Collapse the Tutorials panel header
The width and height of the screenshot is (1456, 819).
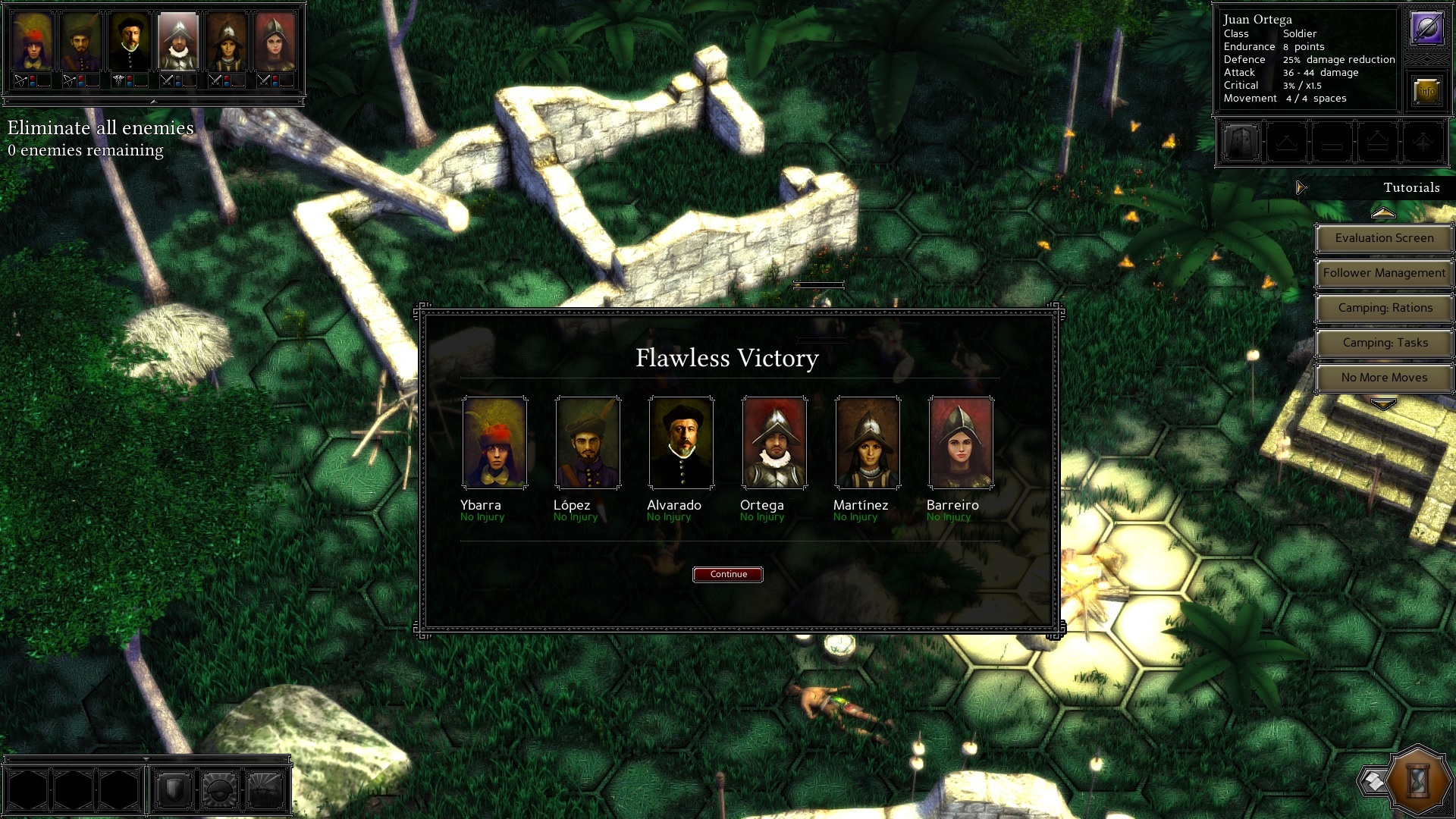(1301, 188)
